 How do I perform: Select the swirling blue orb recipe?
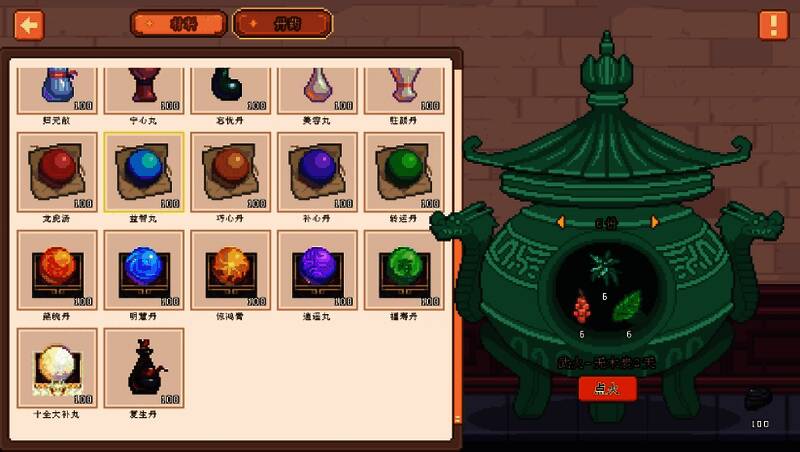143,269
